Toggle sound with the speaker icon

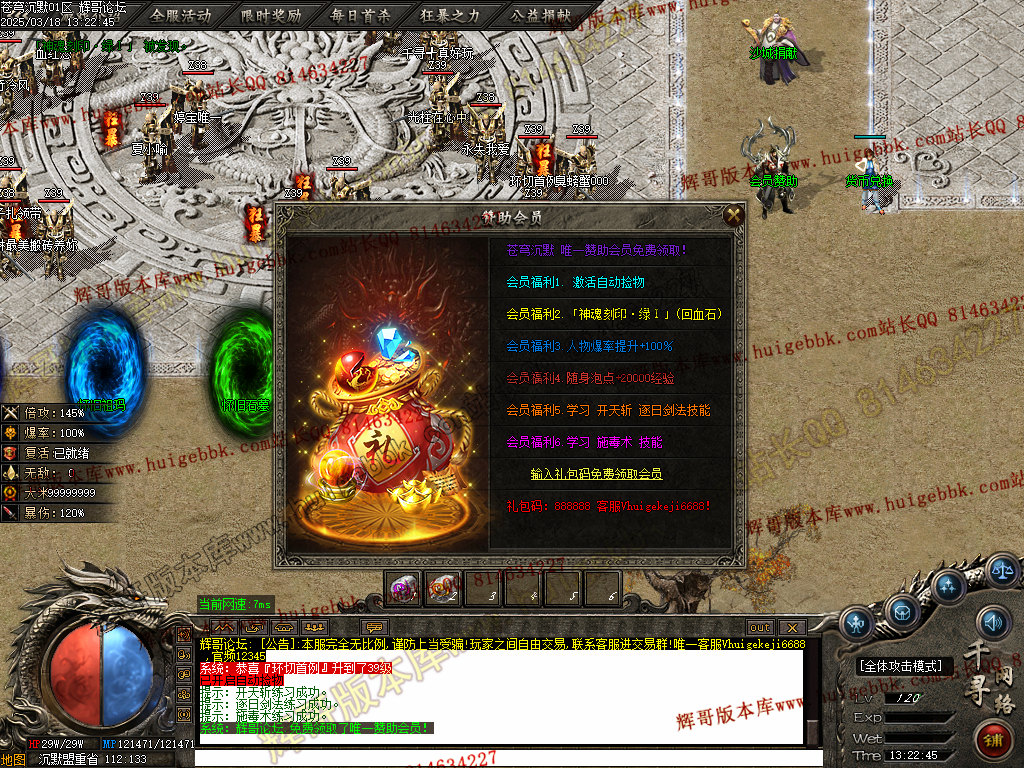(993, 622)
